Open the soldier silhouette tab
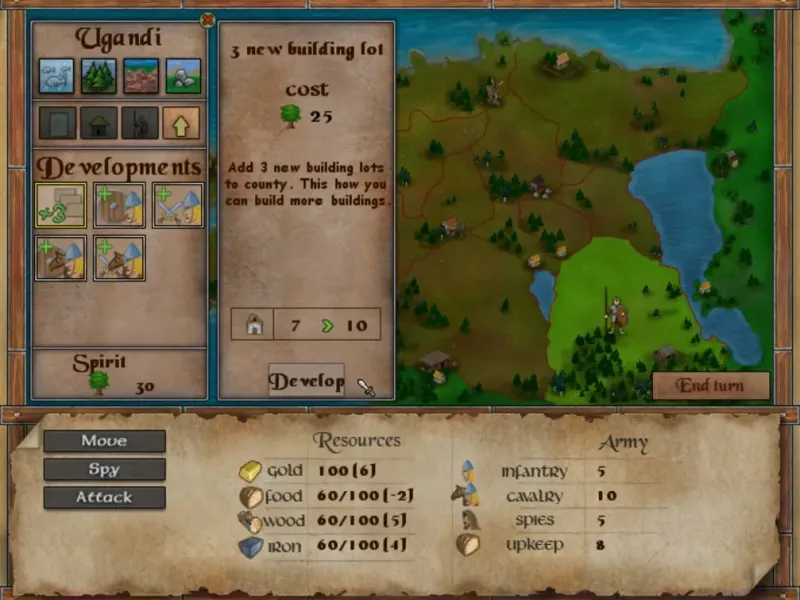Viewport: 800px width, 600px height. 140,123
